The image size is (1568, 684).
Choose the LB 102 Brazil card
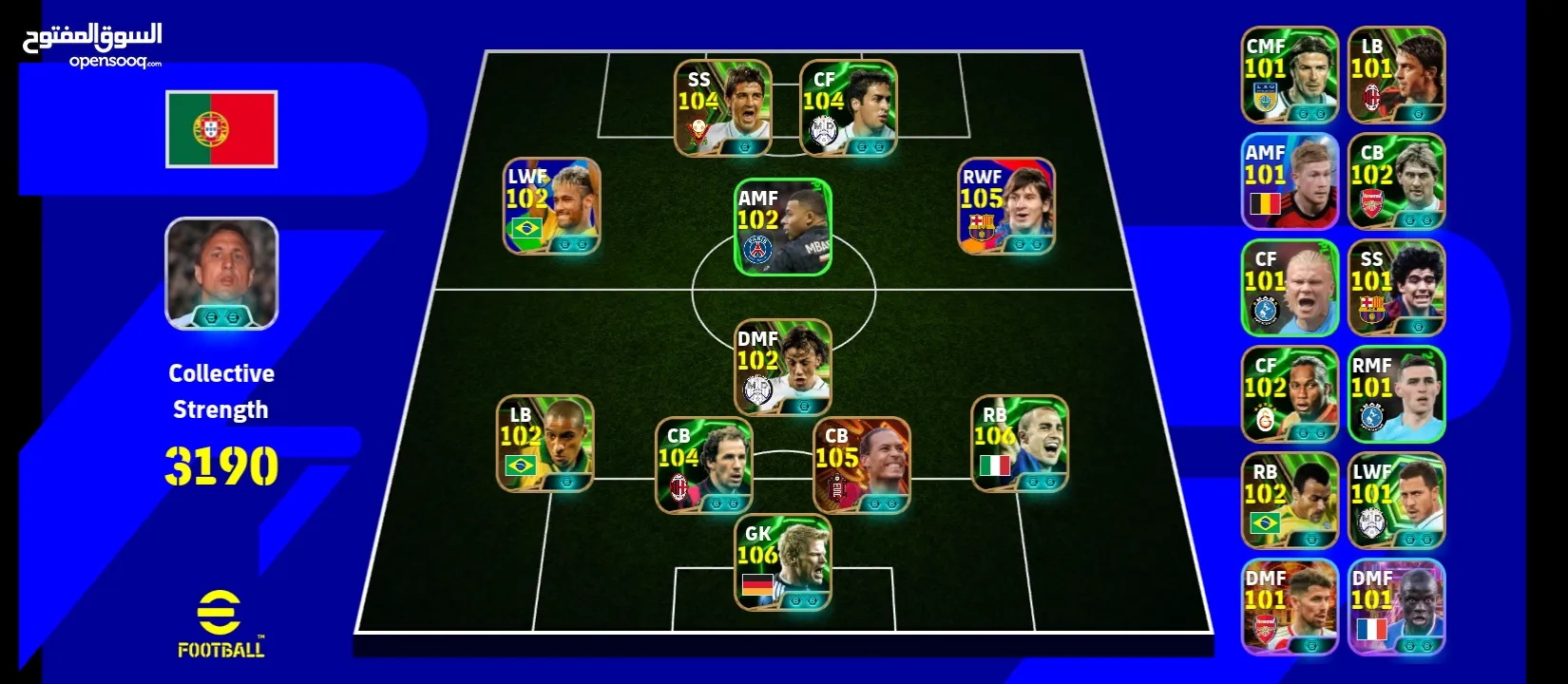(x=545, y=444)
